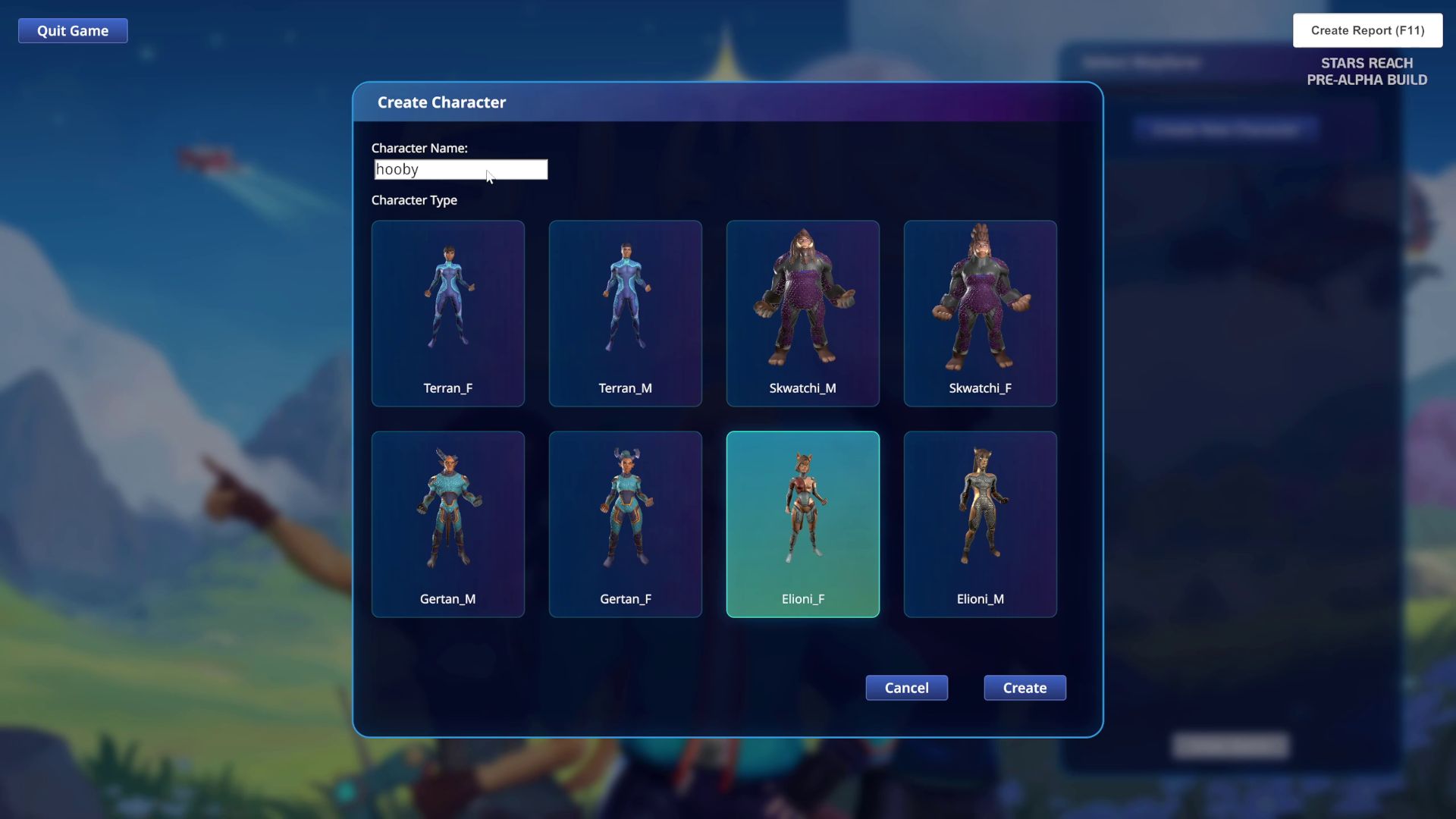Select the Gertan_F character type
This screenshot has width=1456, height=819.
pyautogui.click(x=625, y=524)
